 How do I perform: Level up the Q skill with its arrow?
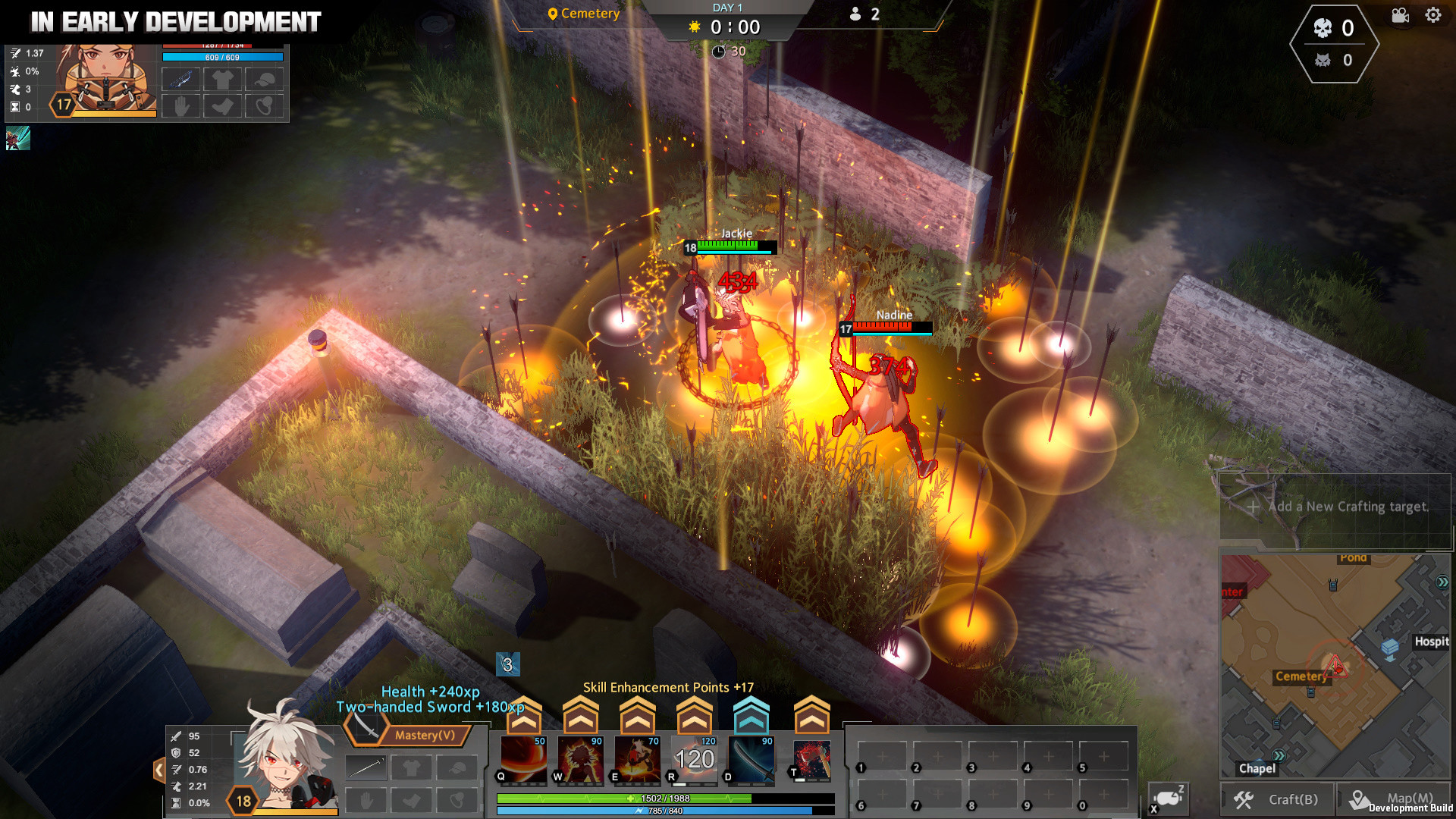coord(523,714)
